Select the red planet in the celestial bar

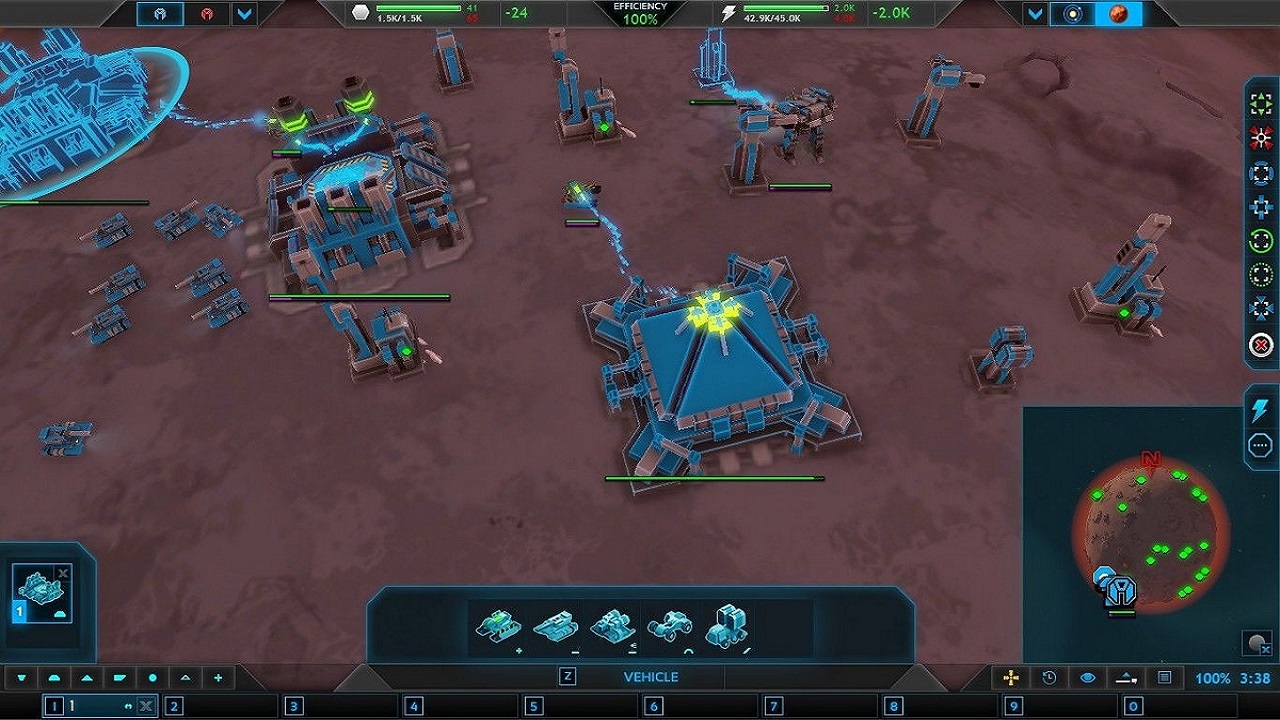[x=1119, y=14]
